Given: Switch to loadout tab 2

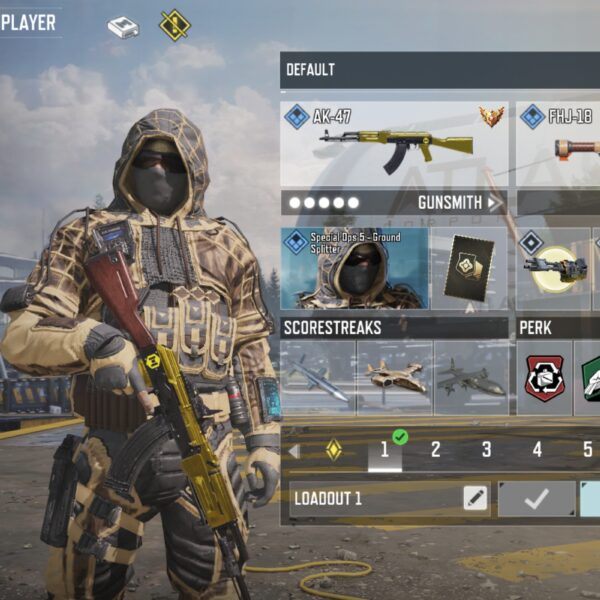Looking at the screenshot, I should 435,450.
